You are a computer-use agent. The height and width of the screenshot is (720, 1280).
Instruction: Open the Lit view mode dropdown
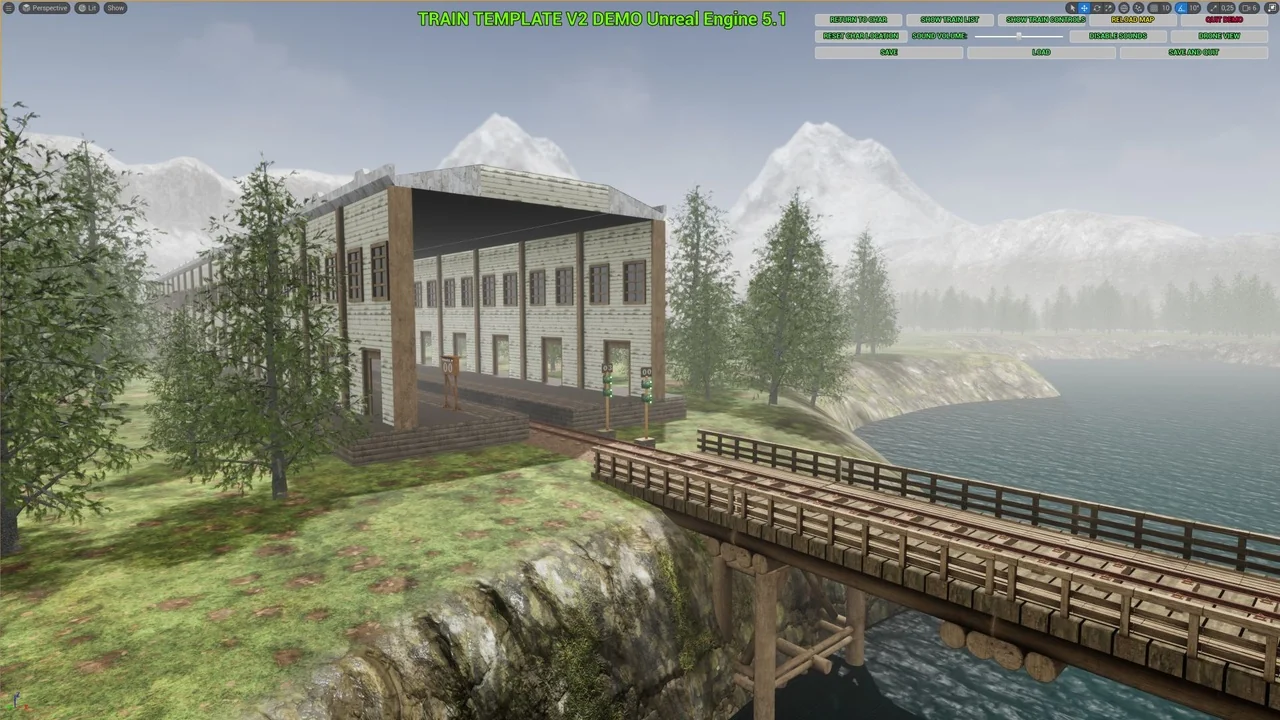coord(88,8)
